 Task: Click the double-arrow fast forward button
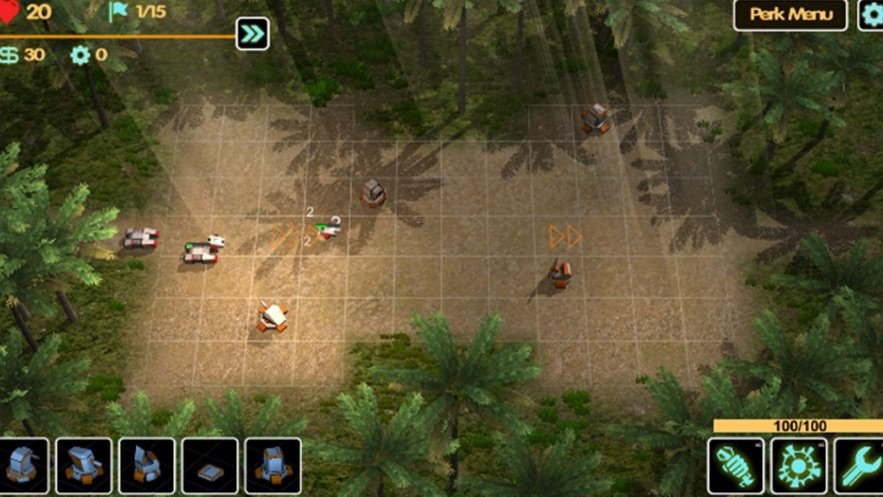coord(252,35)
